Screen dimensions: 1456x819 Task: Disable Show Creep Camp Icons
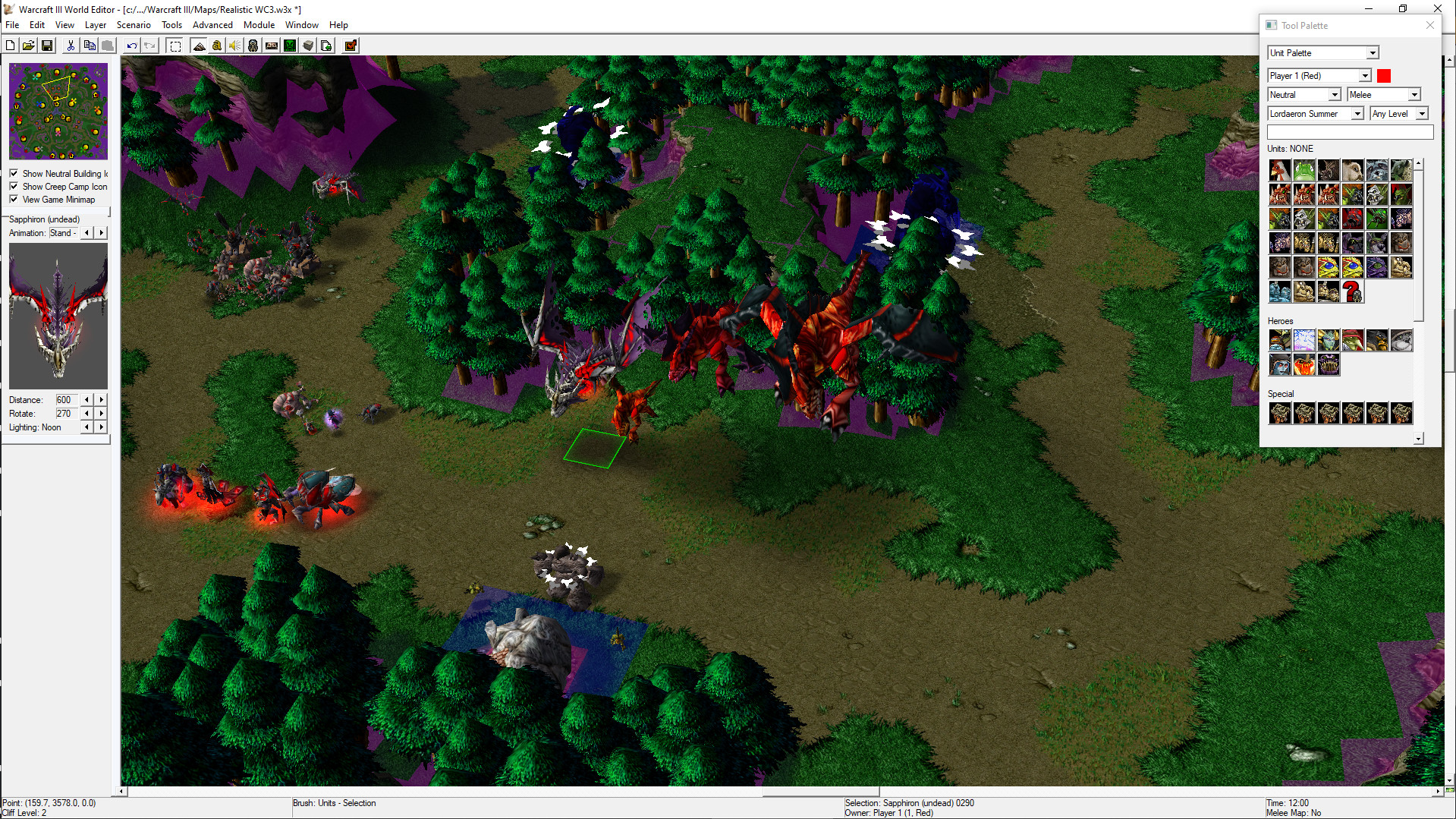[14, 186]
